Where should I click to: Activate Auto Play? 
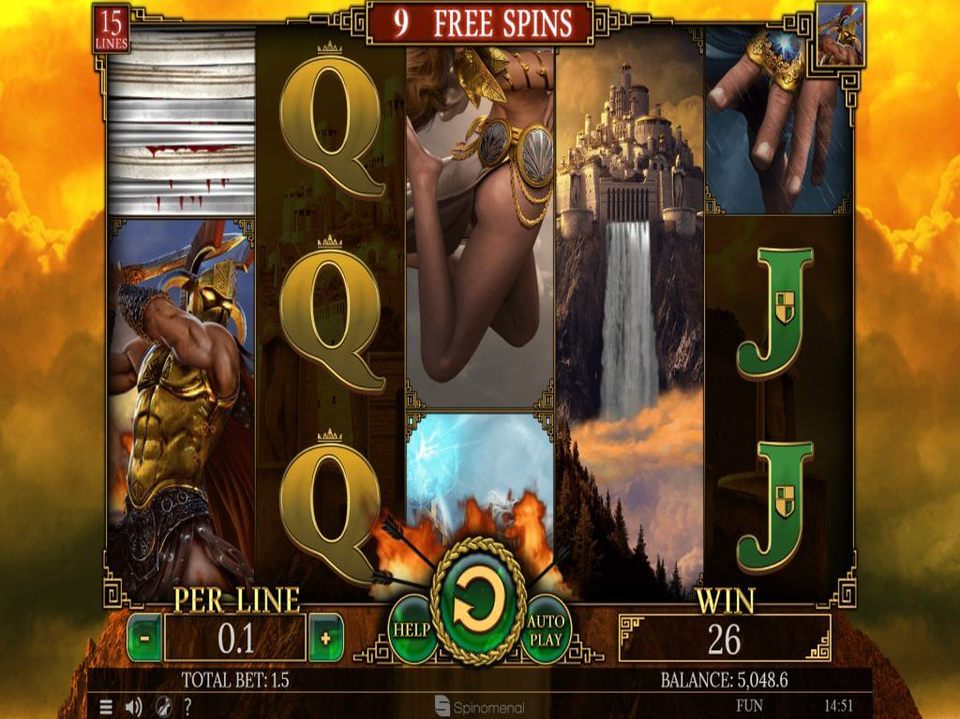tap(545, 628)
